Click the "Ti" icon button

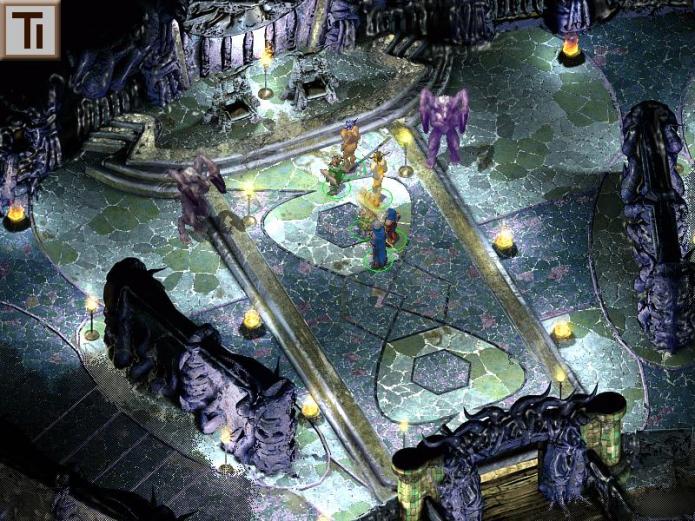click(30, 29)
